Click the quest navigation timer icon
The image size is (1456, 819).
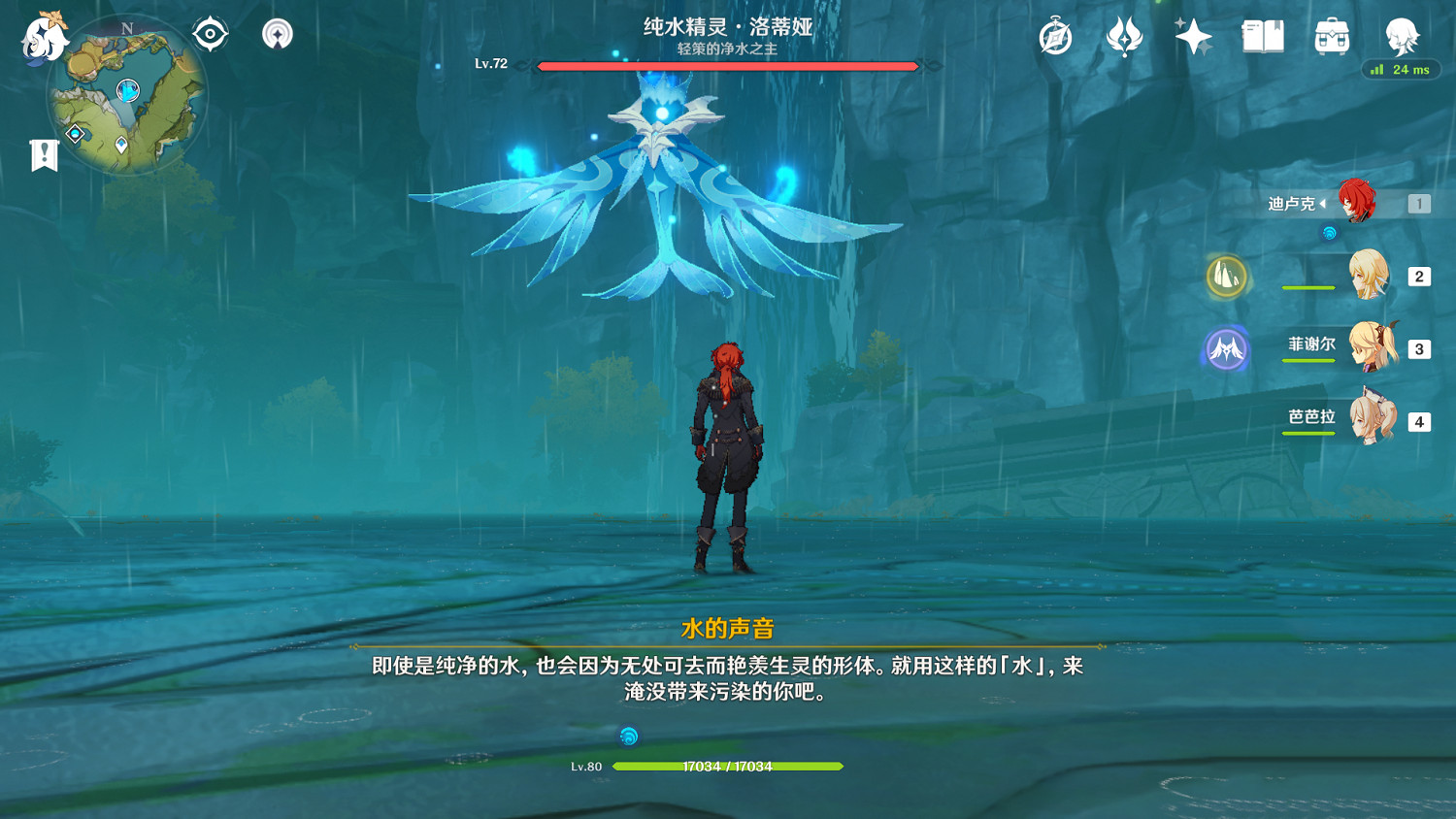(1055, 37)
